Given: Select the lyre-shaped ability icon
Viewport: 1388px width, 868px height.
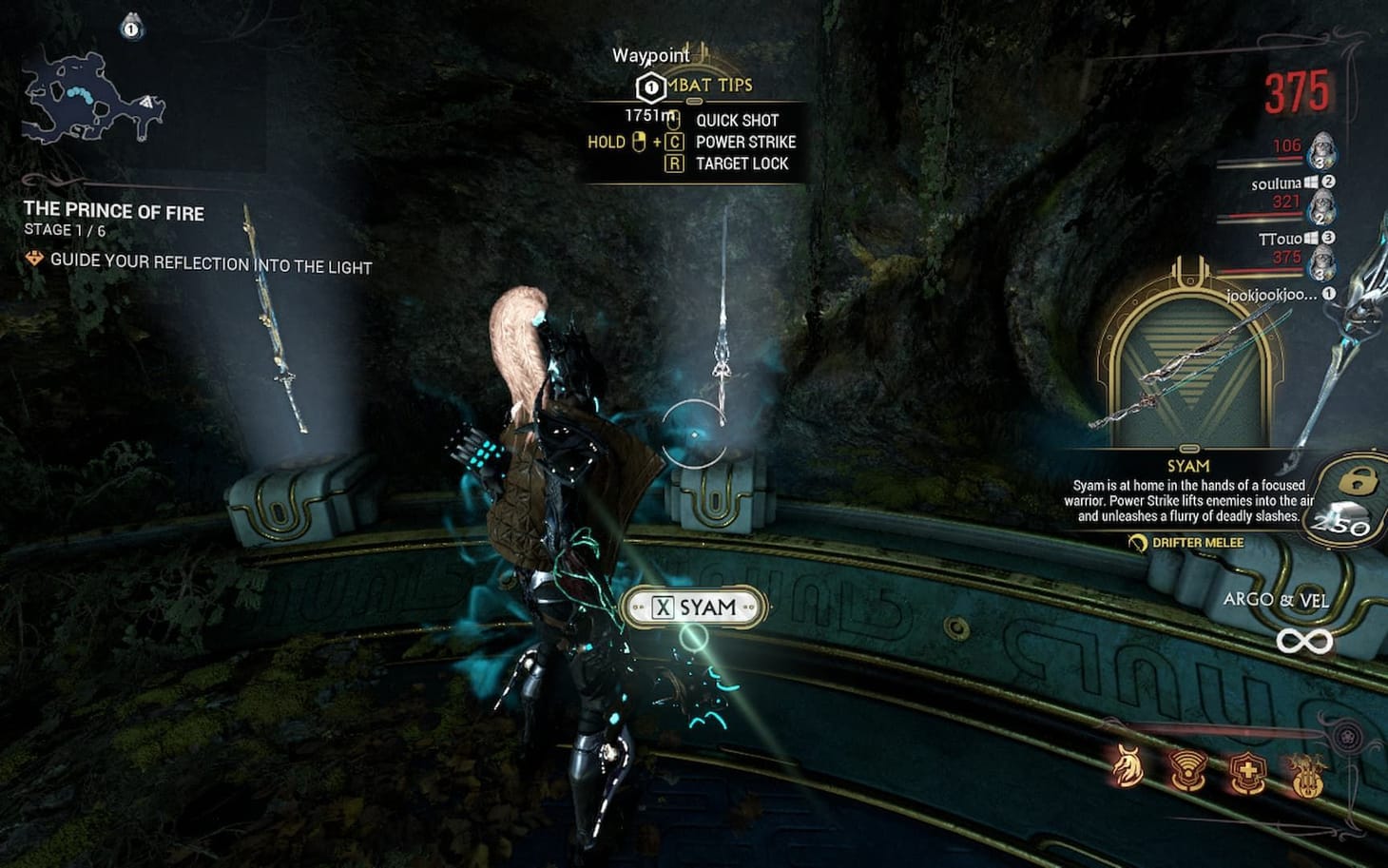Looking at the screenshot, I should [x=1306, y=774].
